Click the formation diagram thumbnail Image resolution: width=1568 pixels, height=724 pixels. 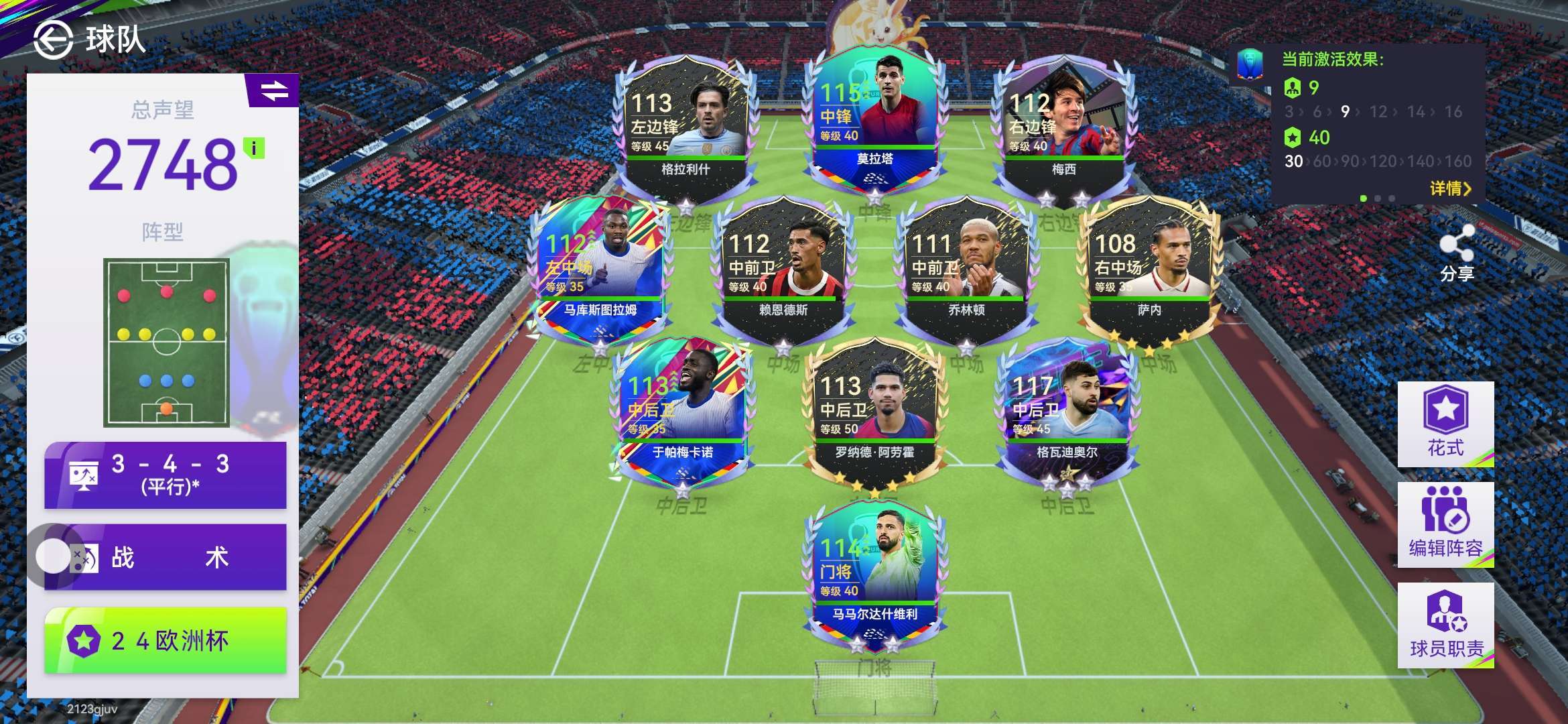166,342
